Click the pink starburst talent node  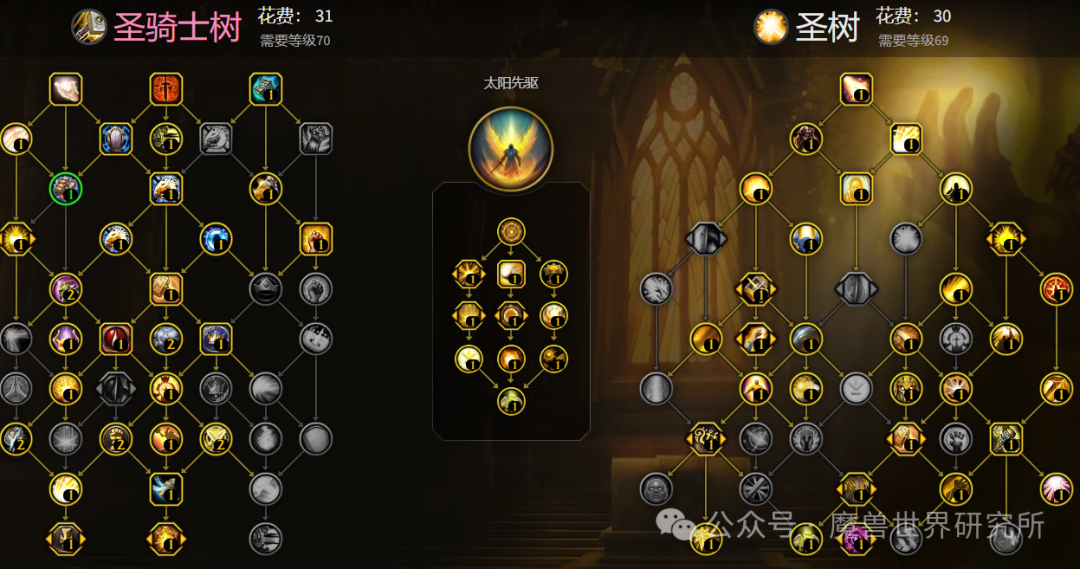point(1056,488)
